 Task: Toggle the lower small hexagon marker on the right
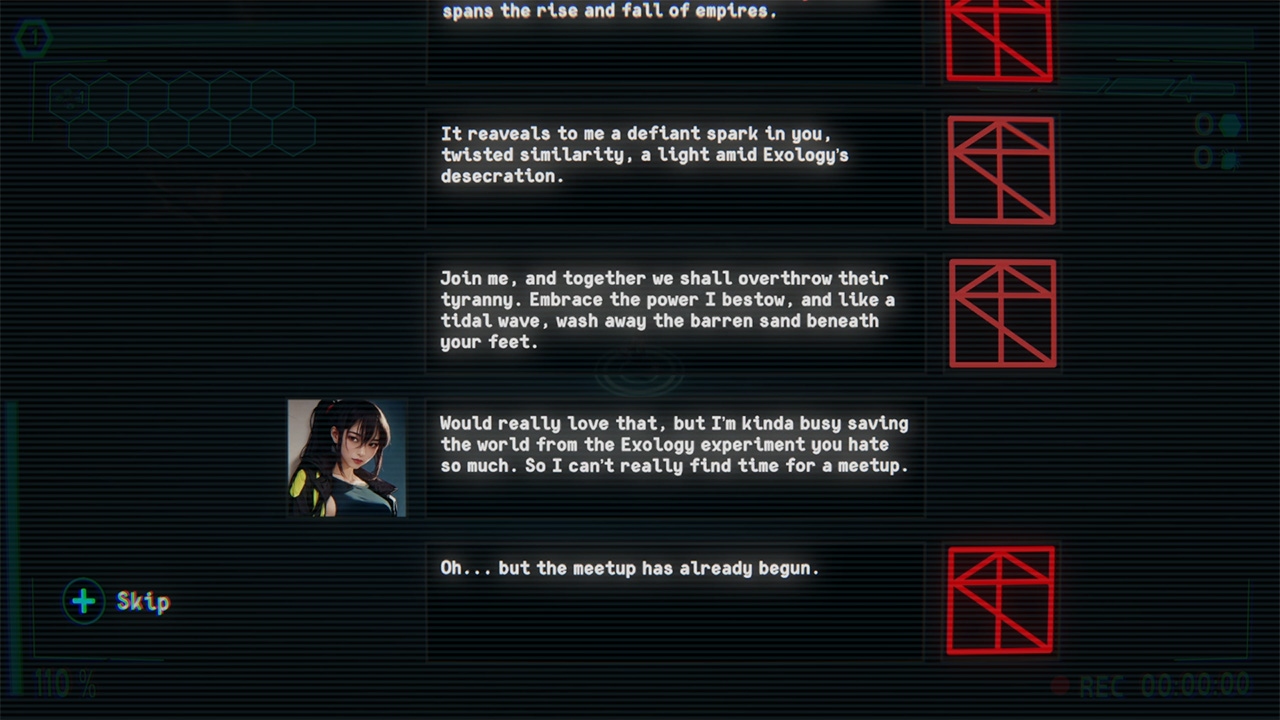tap(1229, 158)
